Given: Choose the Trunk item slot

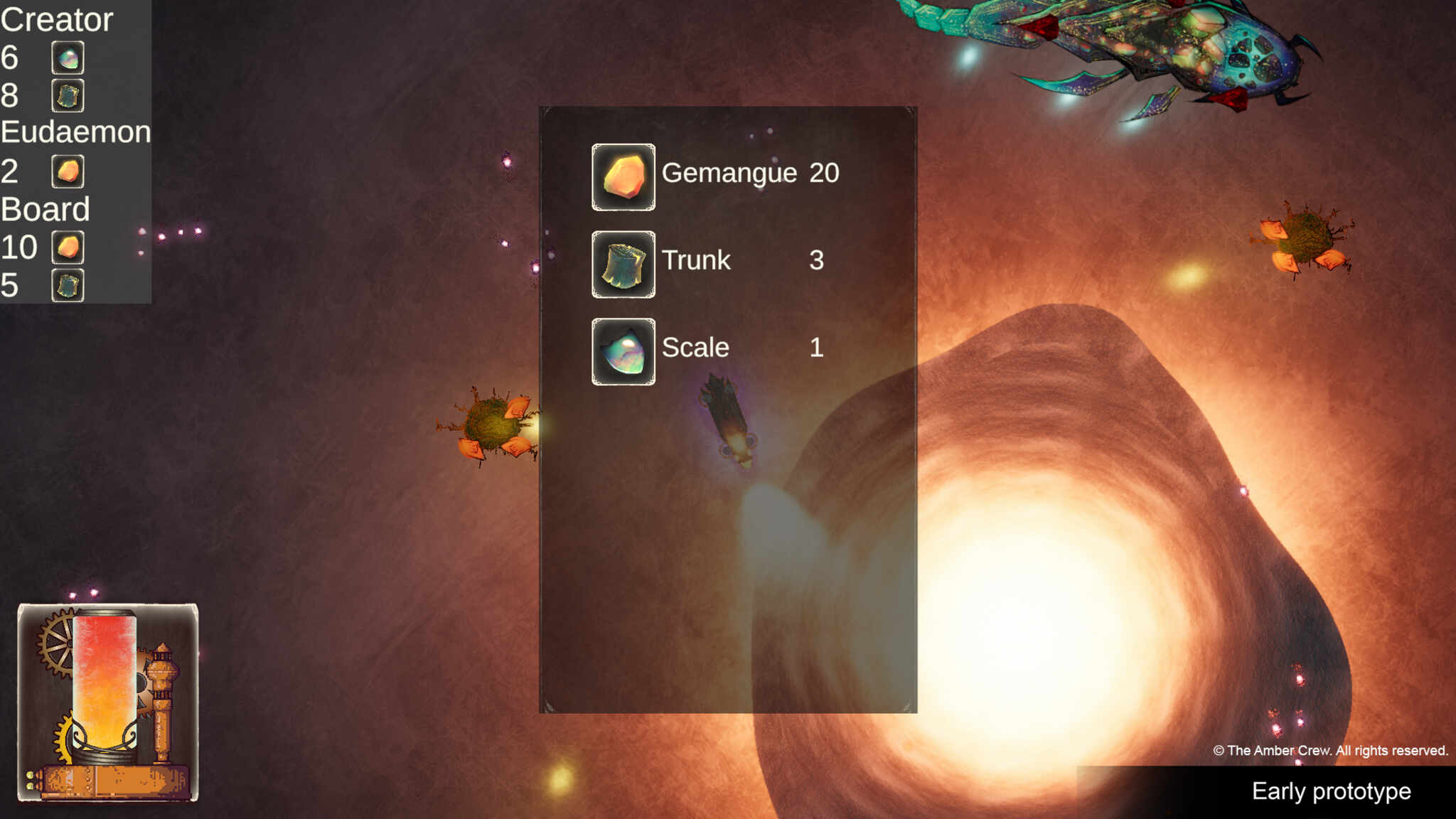Looking at the screenshot, I should pos(623,264).
